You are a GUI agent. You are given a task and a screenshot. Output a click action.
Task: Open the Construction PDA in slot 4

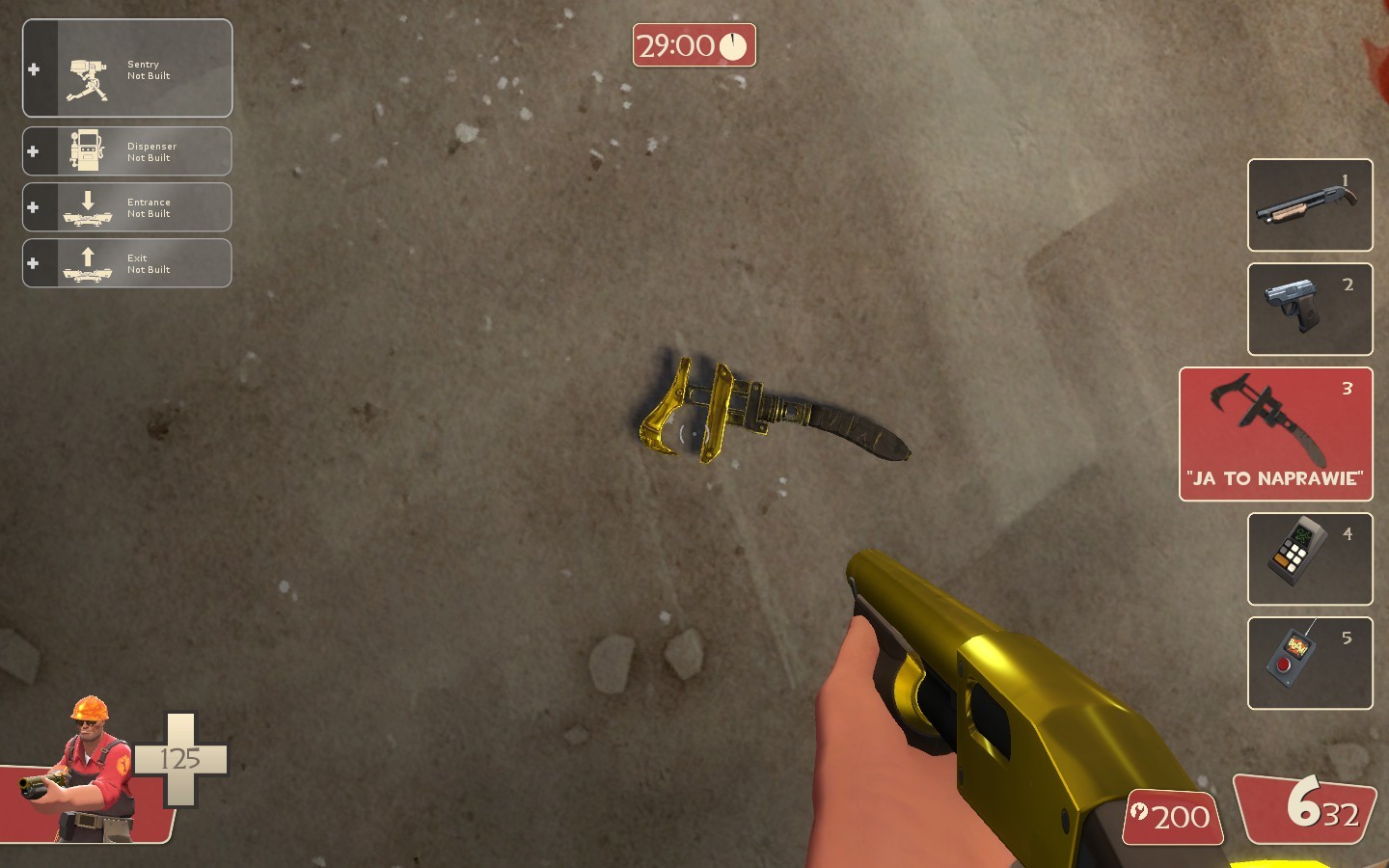click(x=1309, y=558)
